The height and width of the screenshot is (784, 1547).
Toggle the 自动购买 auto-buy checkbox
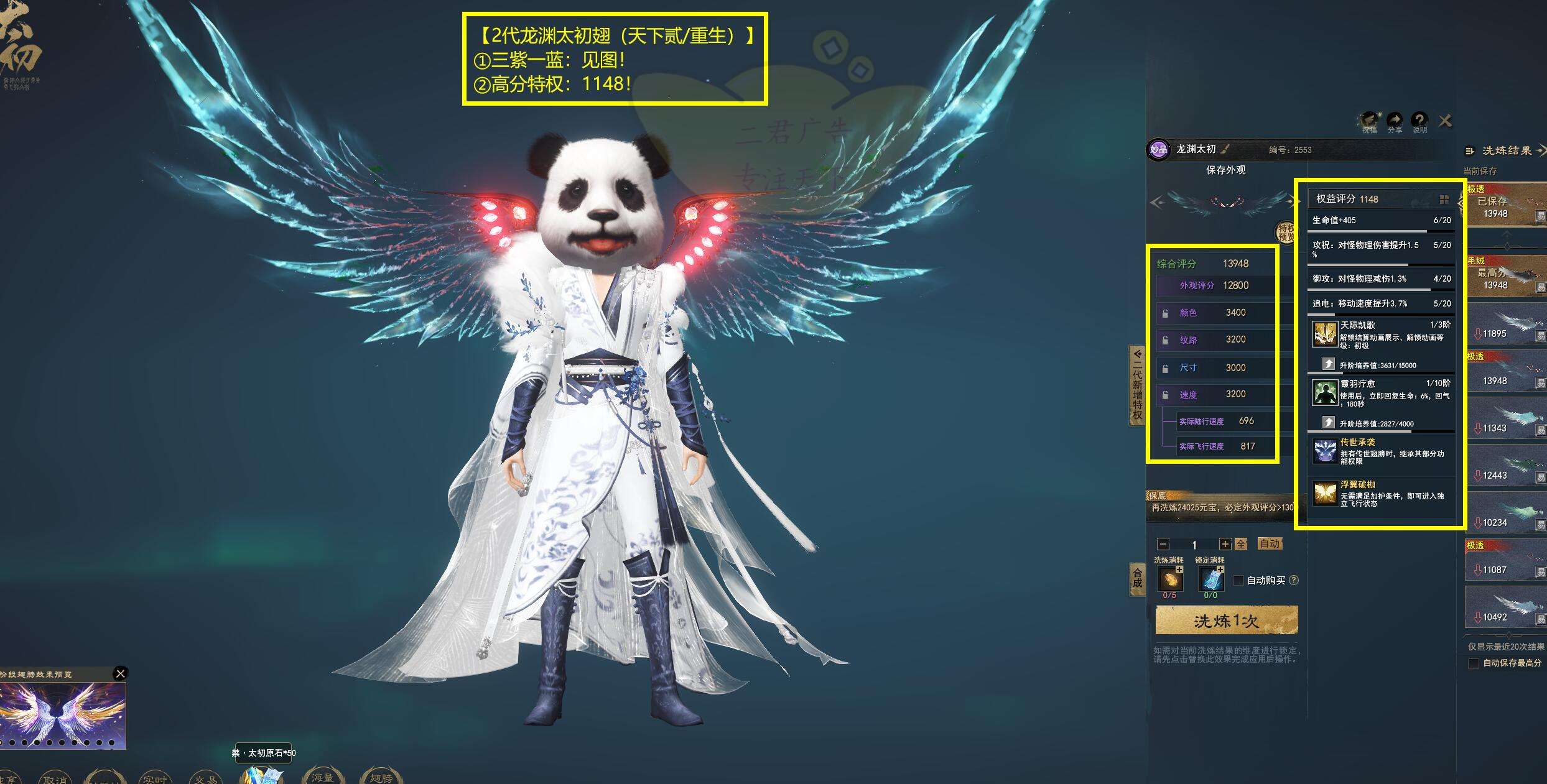[x=1238, y=580]
